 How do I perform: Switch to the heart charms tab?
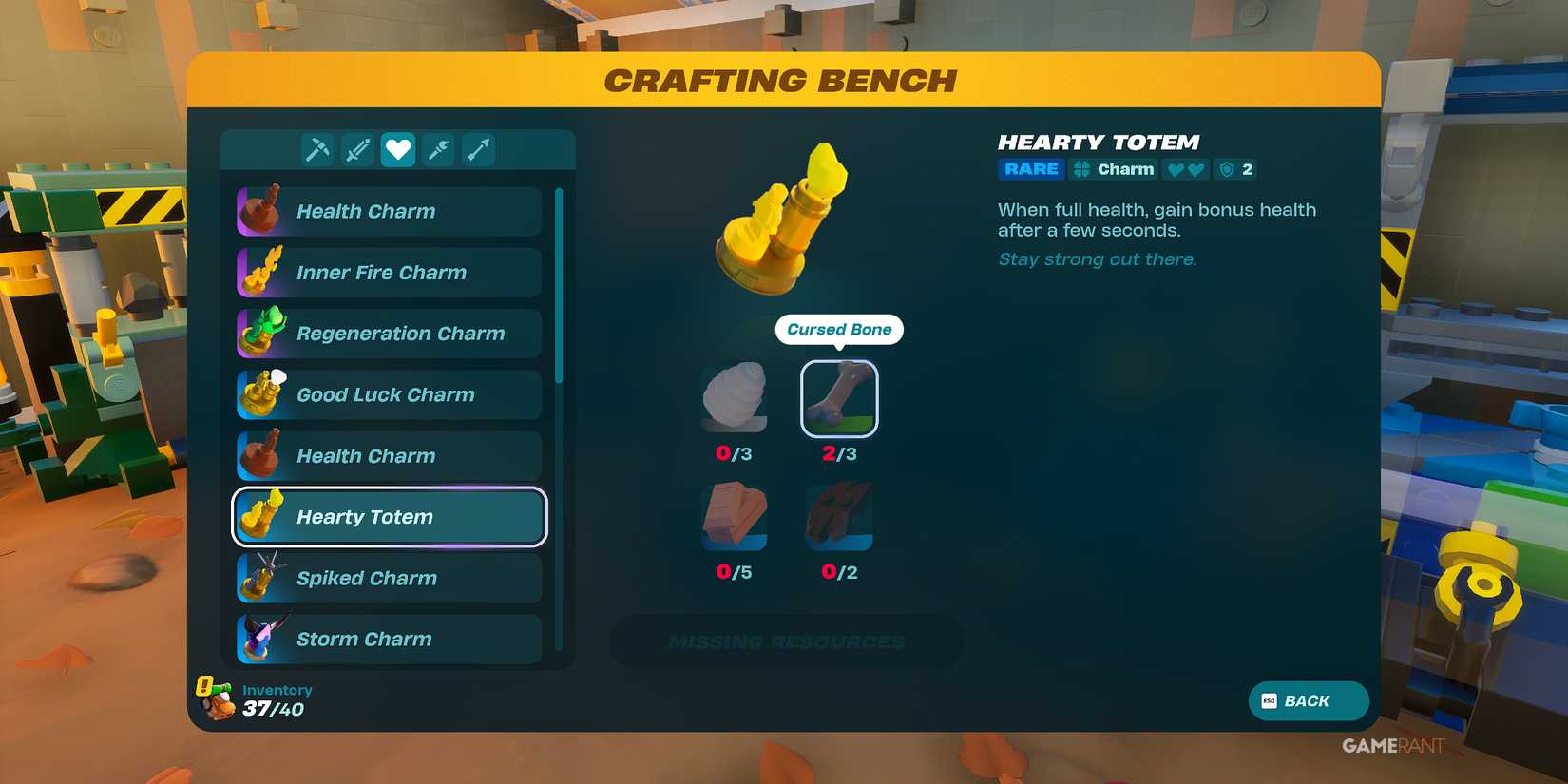(398, 149)
